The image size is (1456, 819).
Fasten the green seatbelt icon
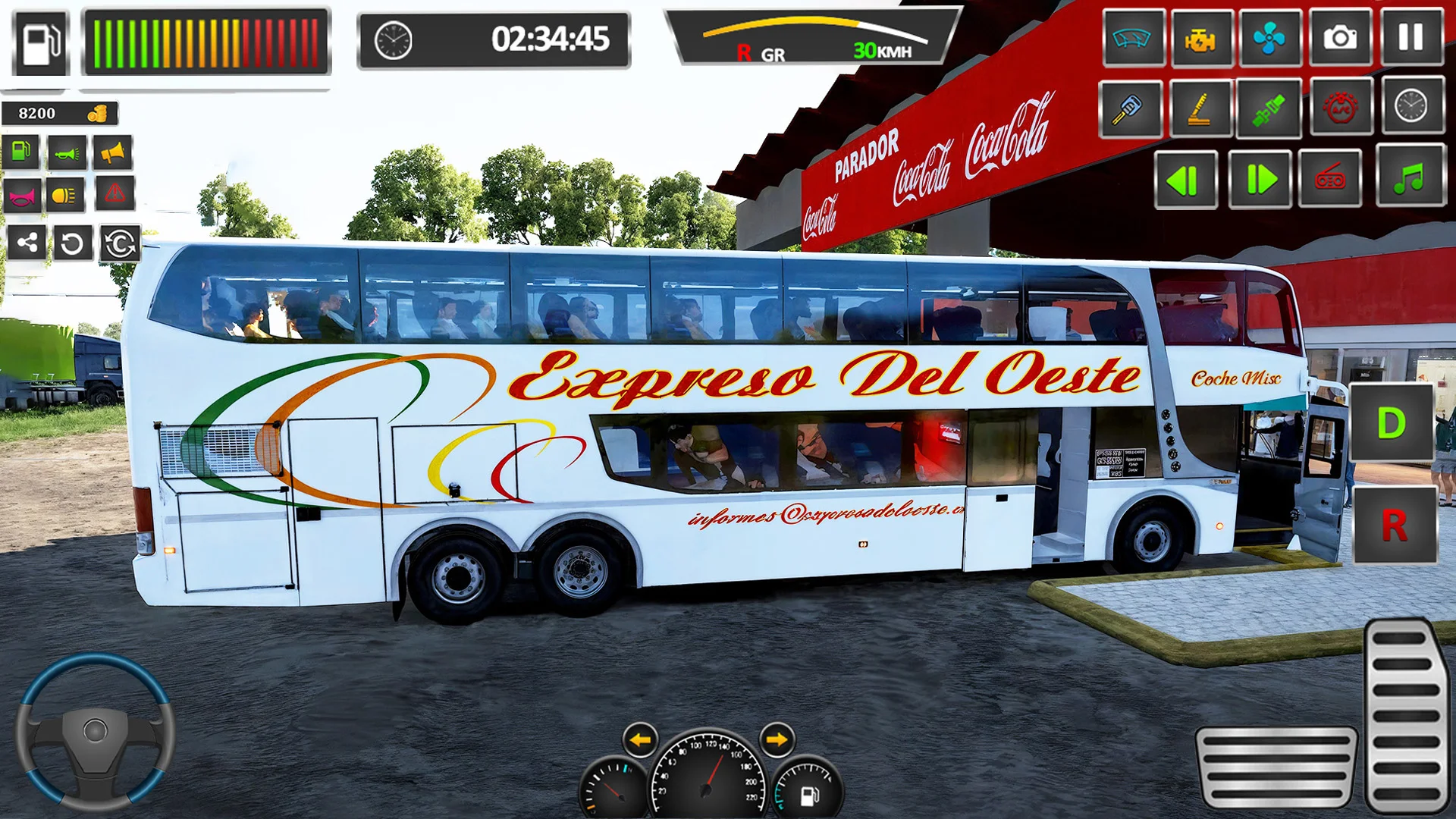click(x=1269, y=108)
